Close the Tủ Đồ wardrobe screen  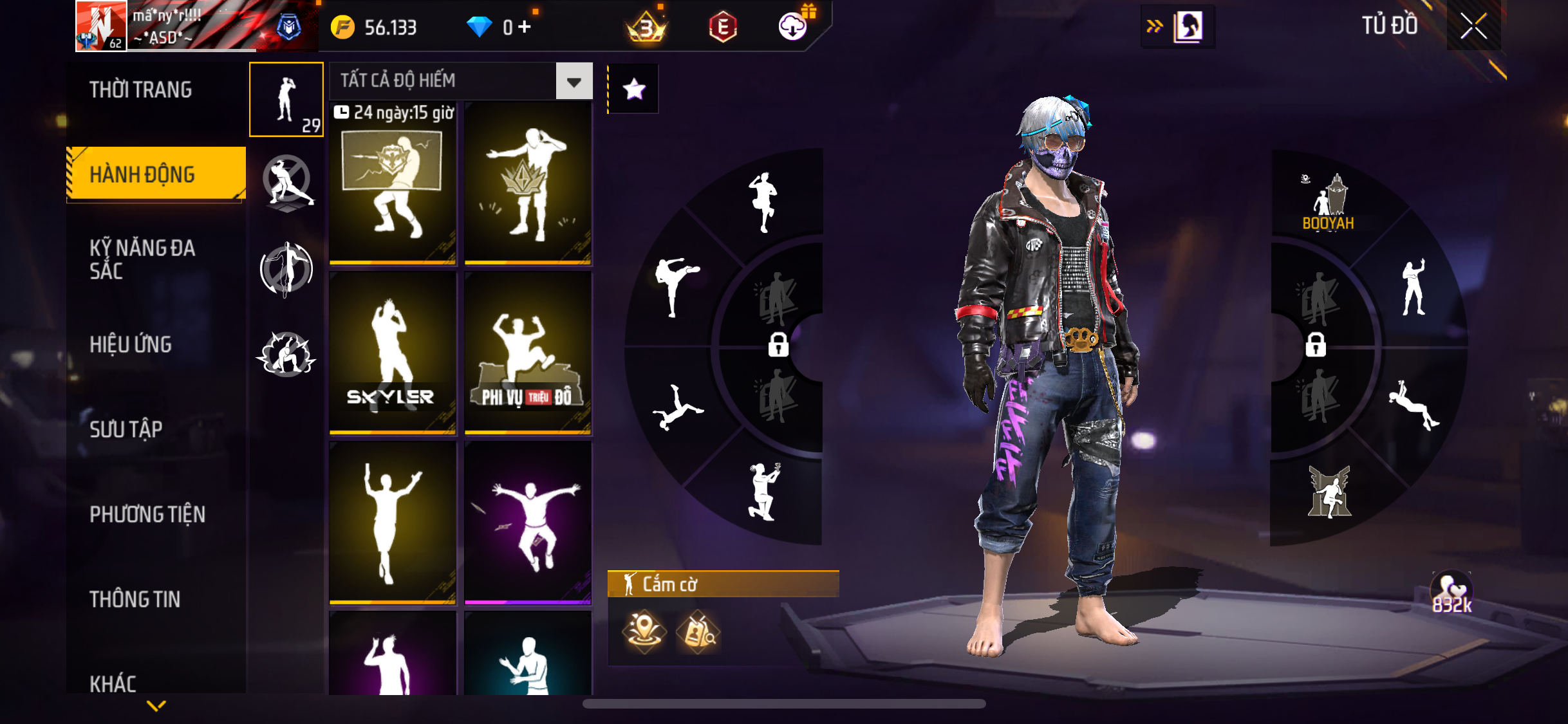1473,26
